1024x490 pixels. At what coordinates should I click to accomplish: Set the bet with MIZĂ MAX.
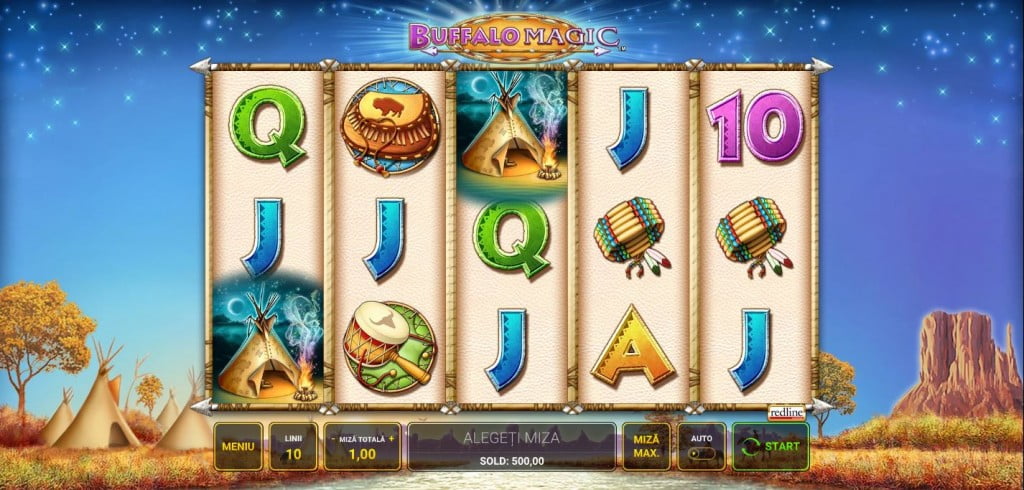click(646, 446)
